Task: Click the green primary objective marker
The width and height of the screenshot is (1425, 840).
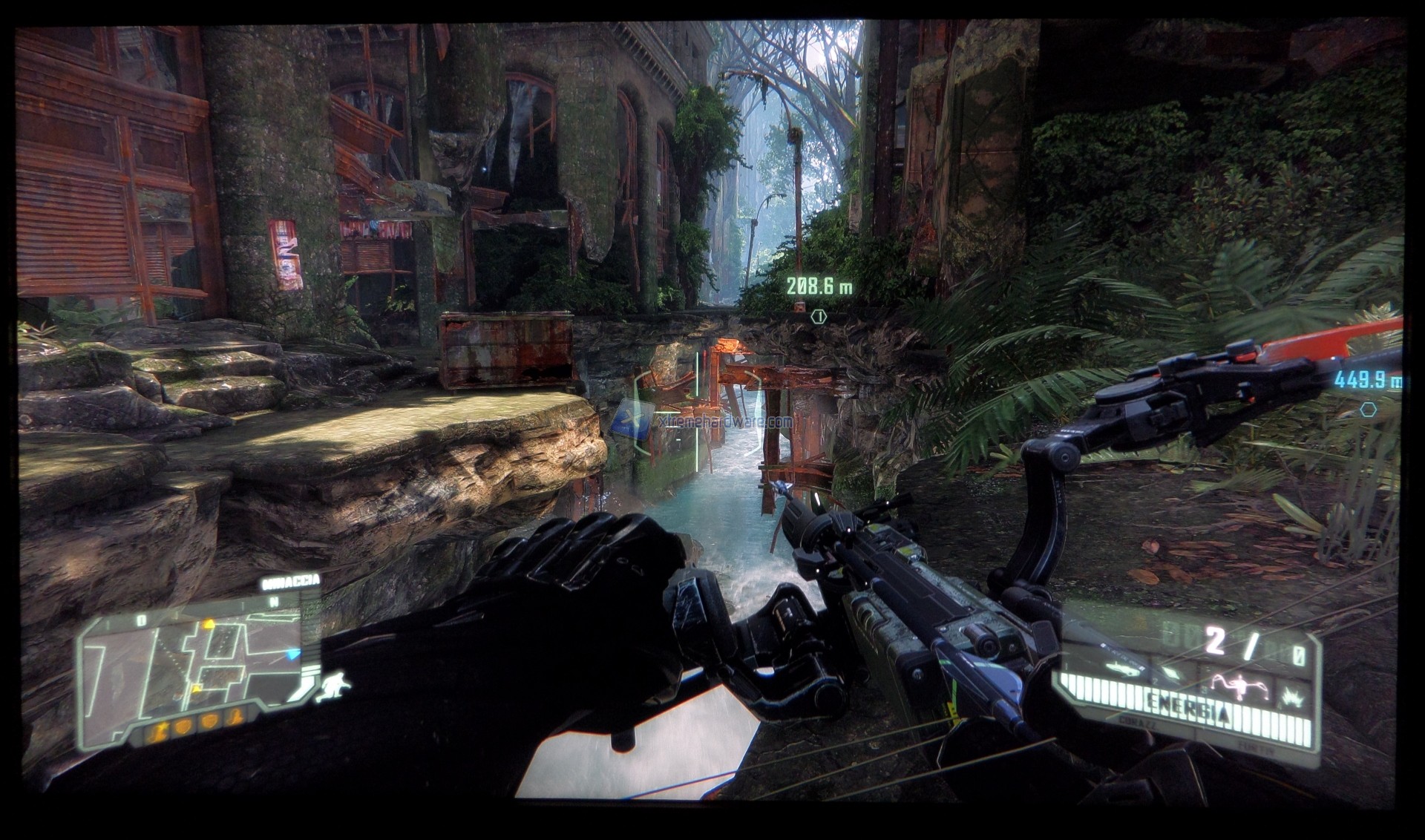Action: [x=819, y=317]
